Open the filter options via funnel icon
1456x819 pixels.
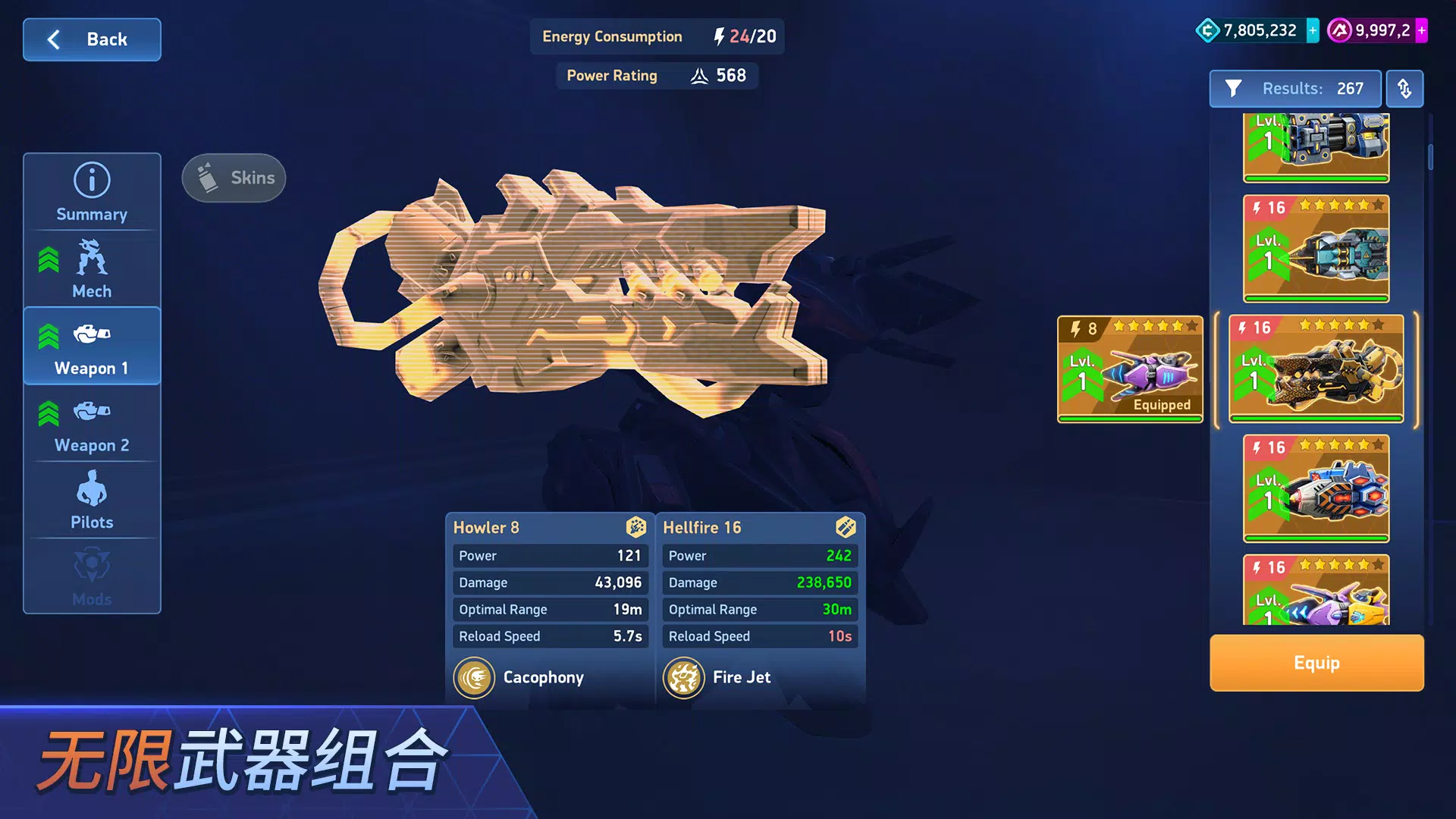point(1235,89)
